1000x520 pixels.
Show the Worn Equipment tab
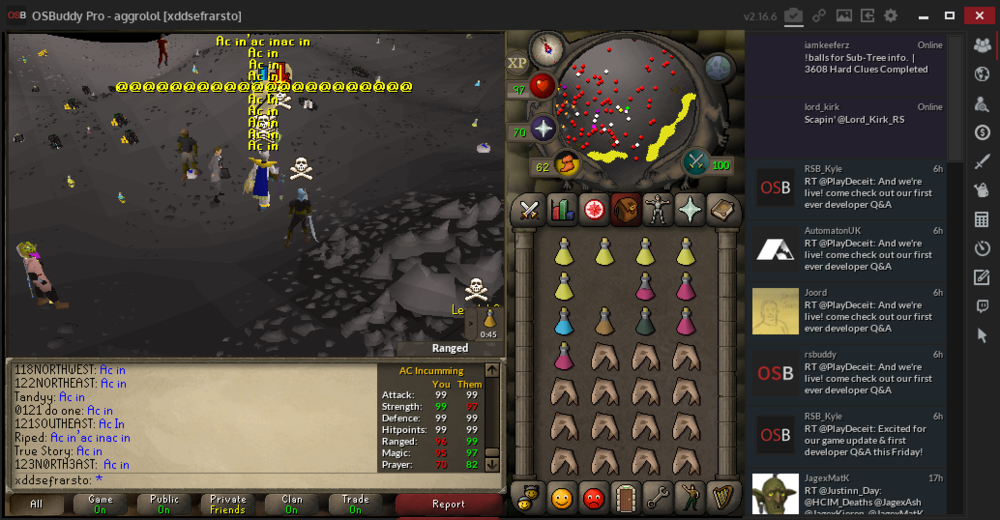coord(658,210)
